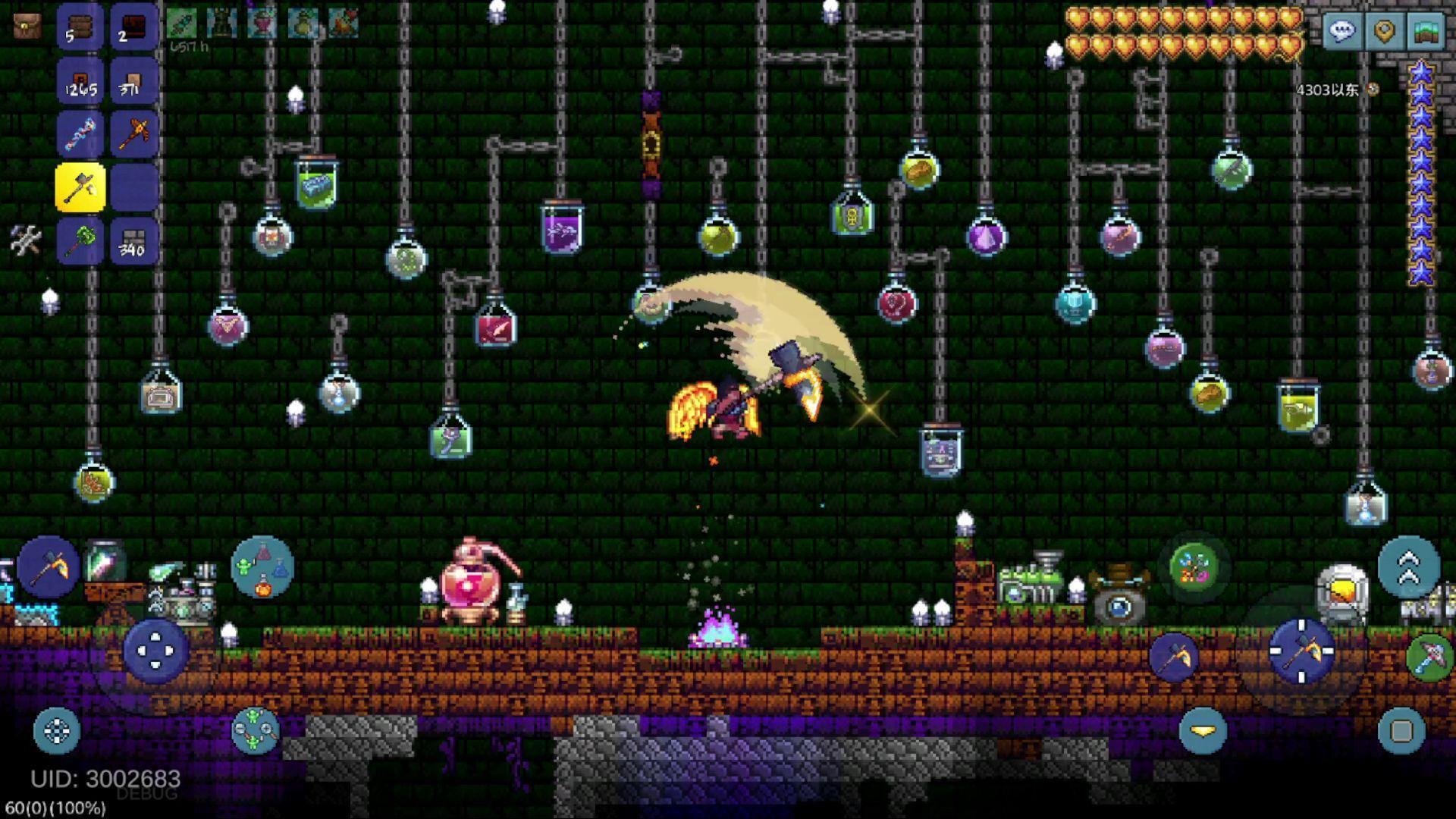The width and height of the screenshot is (1456, 819).
Task: Open the crossed tools settings icon
Action: pos(26,240)
